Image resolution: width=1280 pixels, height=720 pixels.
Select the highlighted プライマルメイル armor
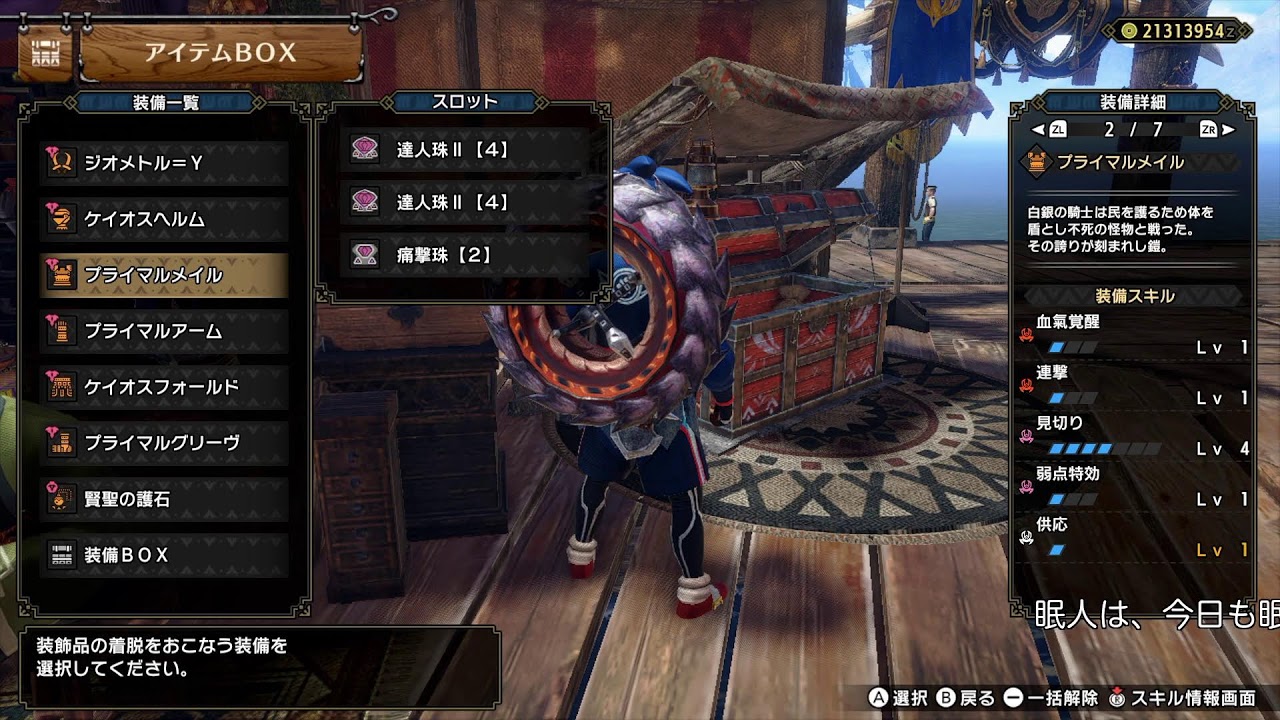(x=165, y=275)
